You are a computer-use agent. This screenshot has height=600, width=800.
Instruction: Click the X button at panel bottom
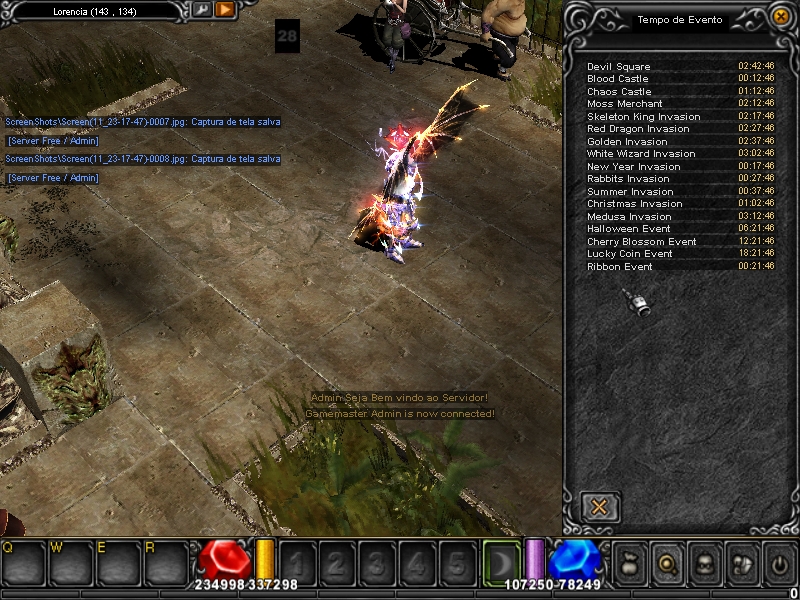[600, 506]
